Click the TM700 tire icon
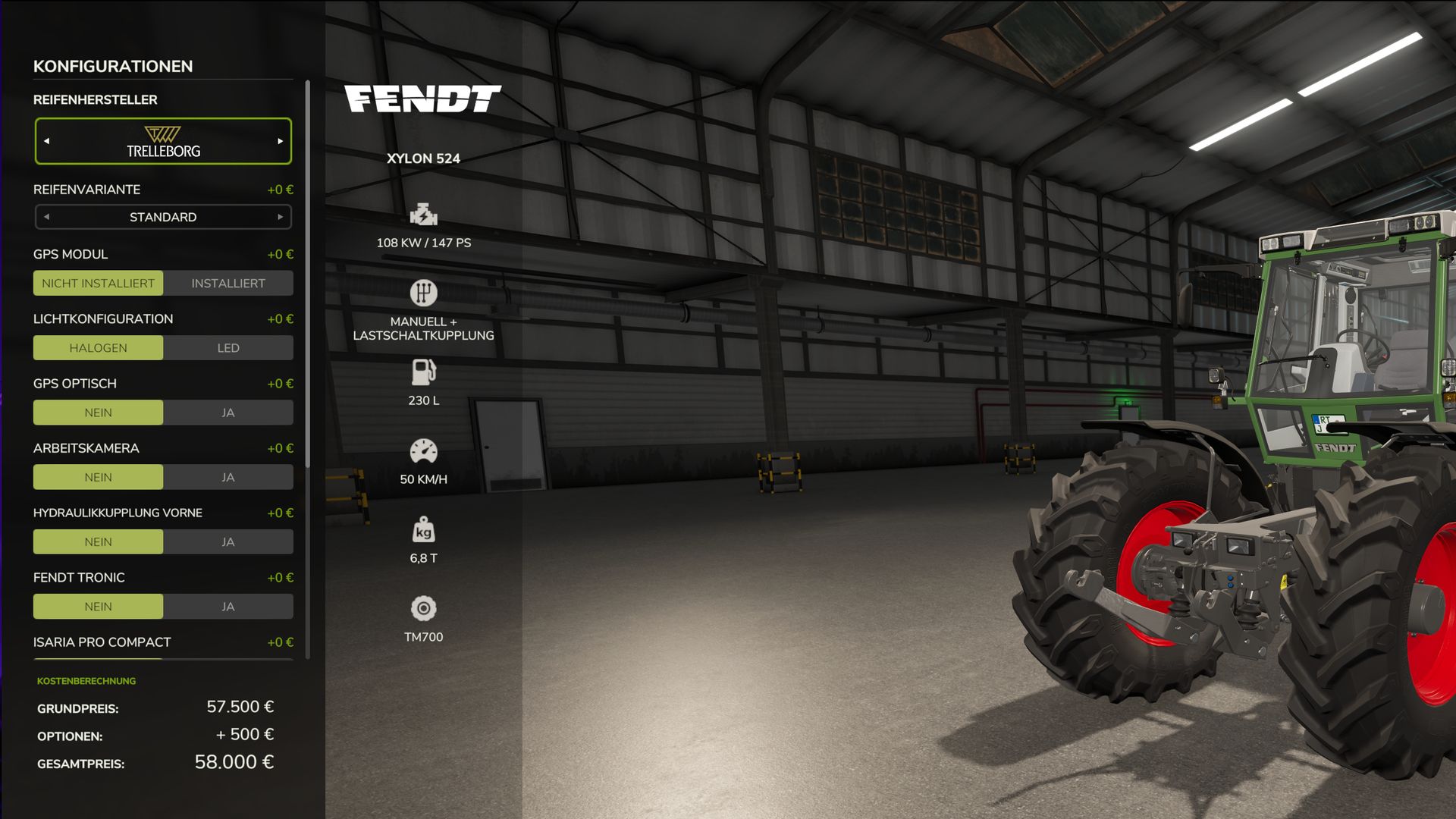The image size is (1456, 819). click(x=425, y=607)
